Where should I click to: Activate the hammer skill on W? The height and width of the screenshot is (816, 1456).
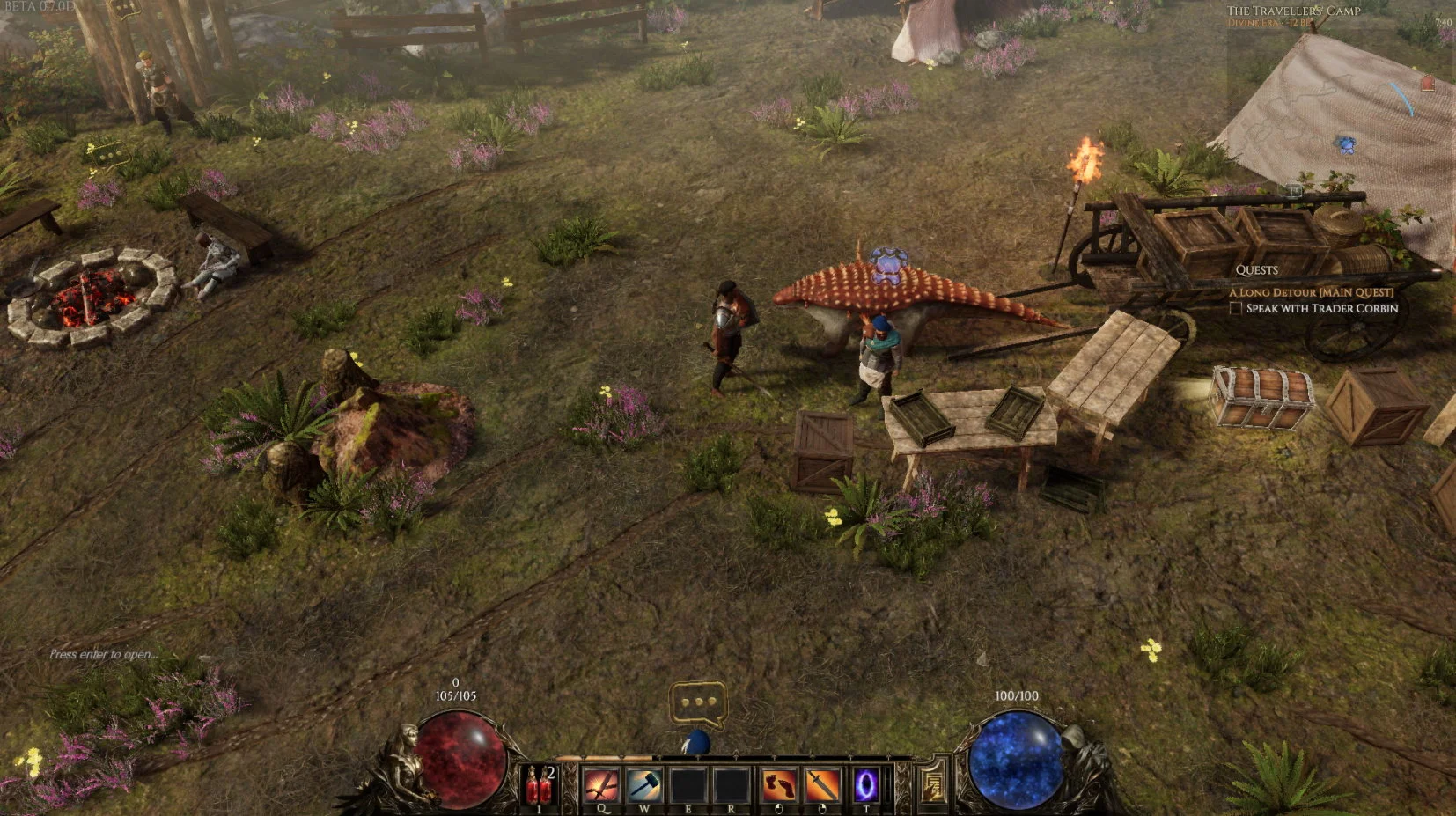(x=644, y=784)
